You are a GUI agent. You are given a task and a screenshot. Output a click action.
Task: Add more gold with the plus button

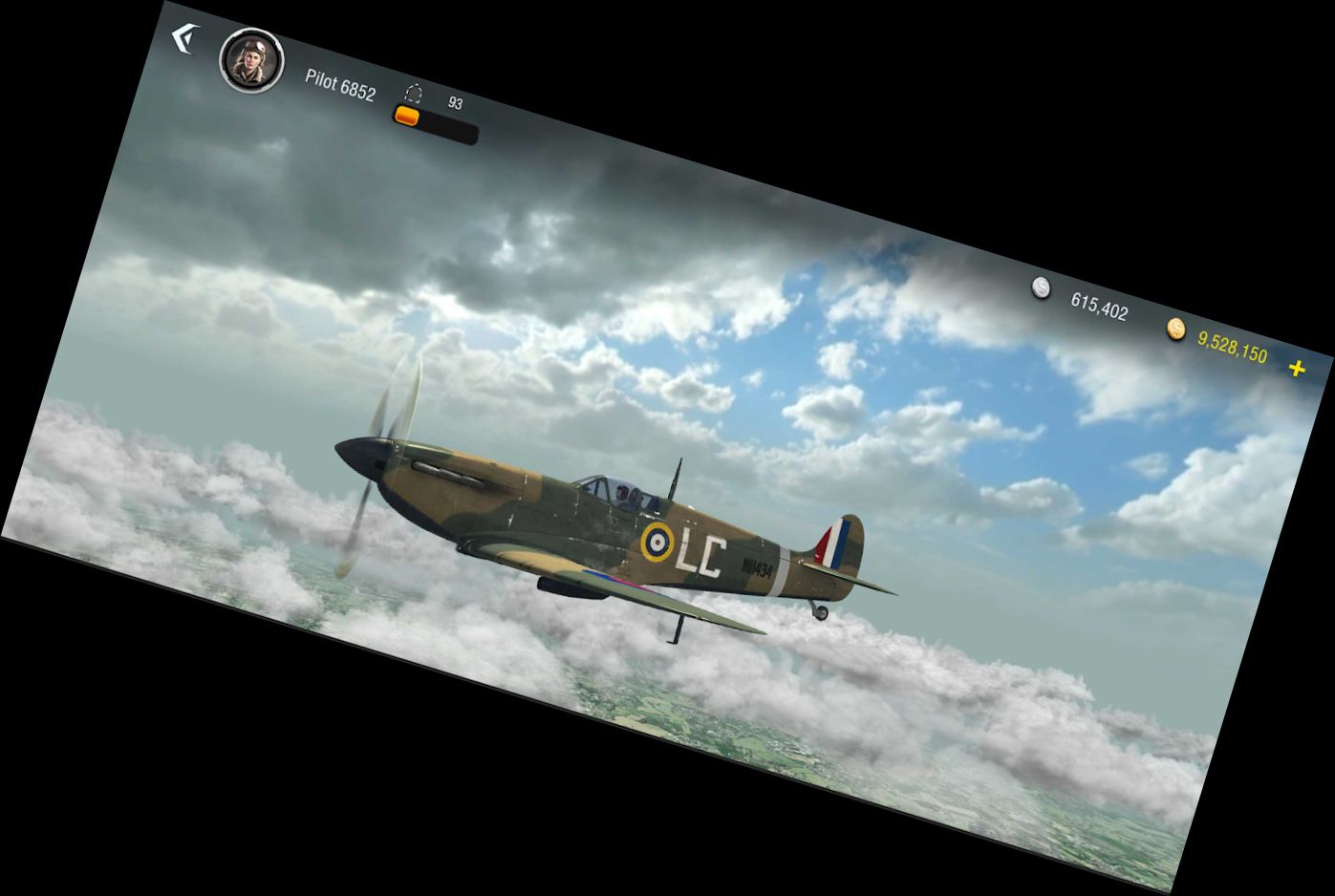[x=1297, y=368]
